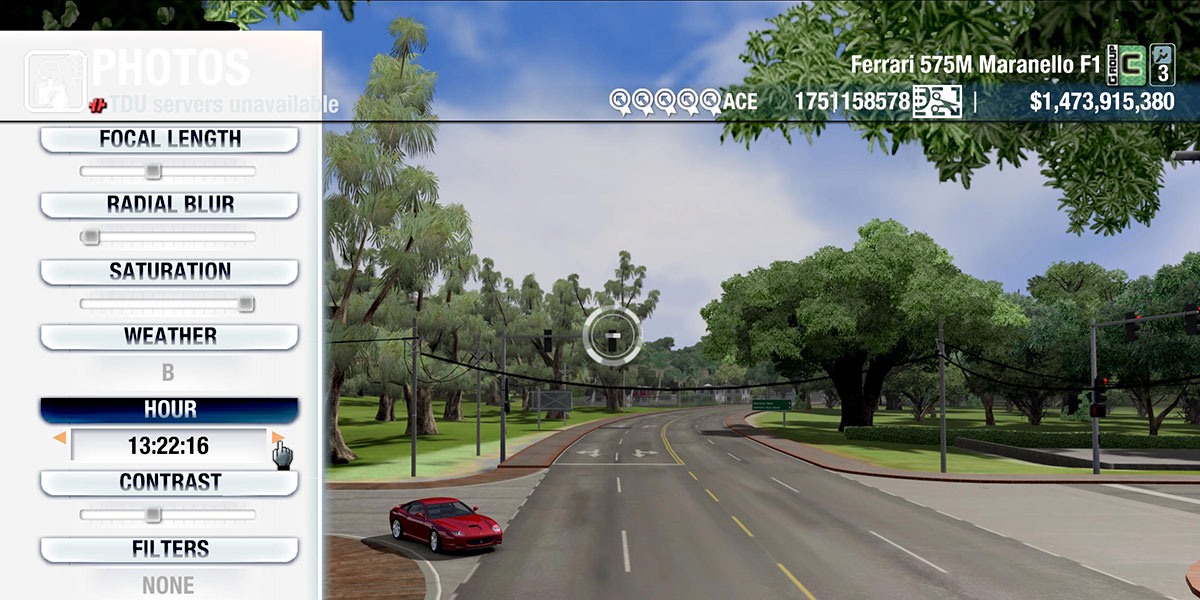Select the Contrast option
Screen dimensions: 1200x600
(169, 483)
